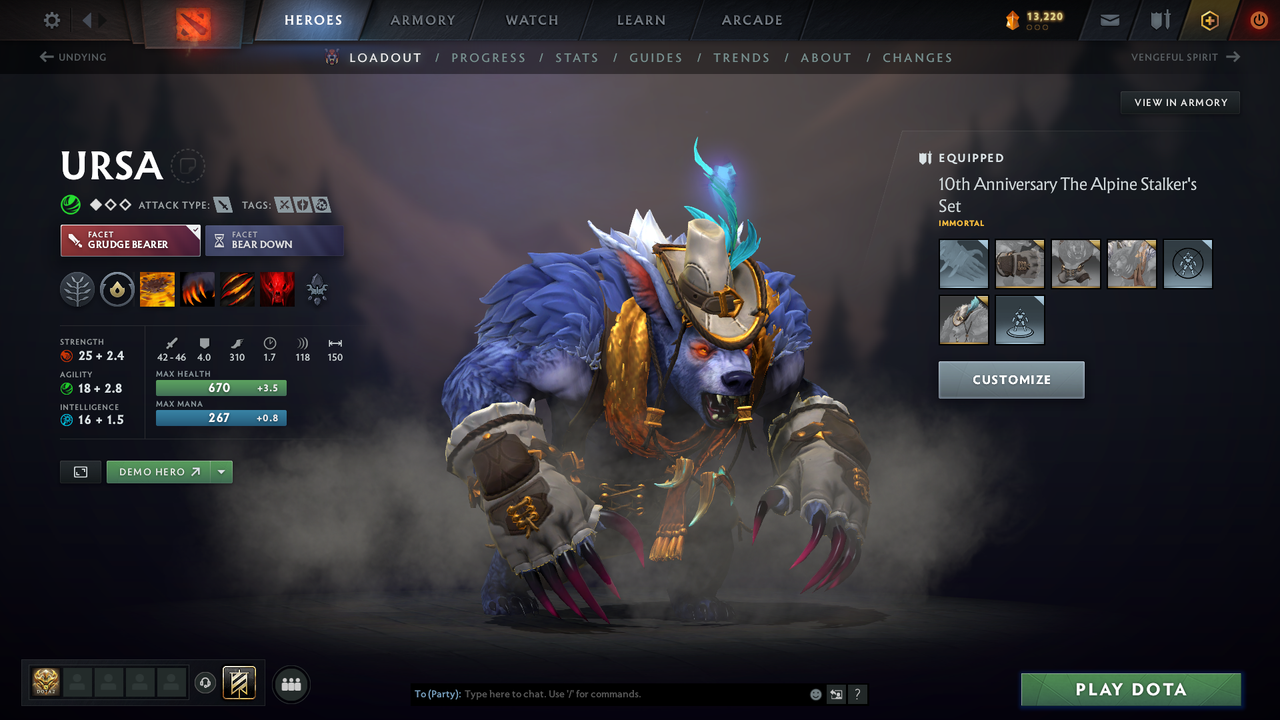Click the Max Health green bar
Screen dimensions: 1280x720
coord(220,387)
